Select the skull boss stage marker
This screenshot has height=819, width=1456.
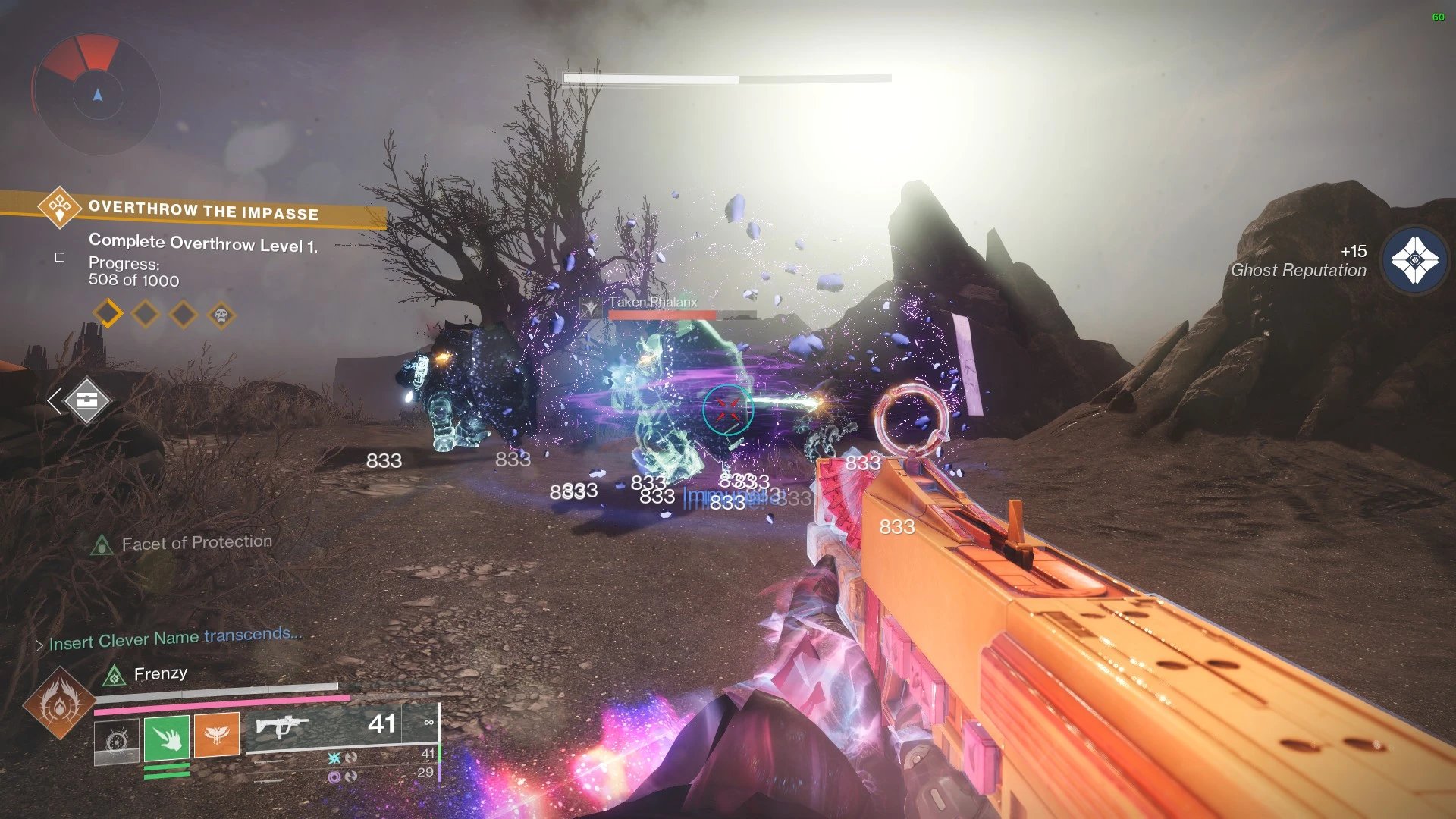[x=221, y=314]
